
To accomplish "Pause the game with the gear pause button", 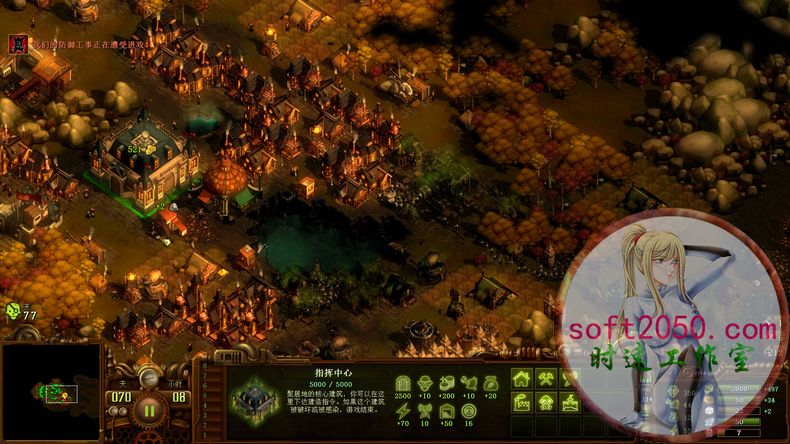I will point(149,408).
